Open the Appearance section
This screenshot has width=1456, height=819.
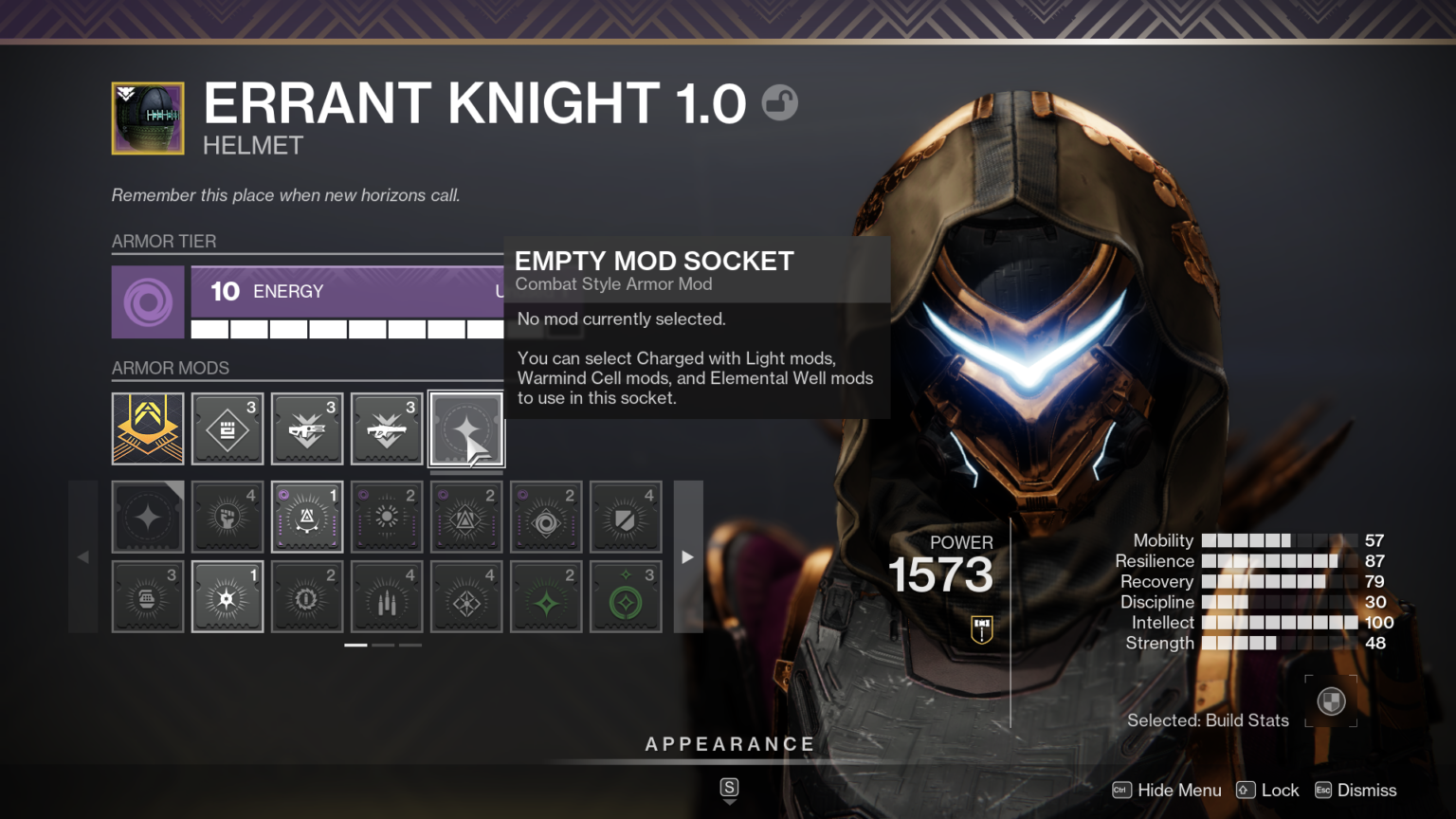tap(729, 744)
